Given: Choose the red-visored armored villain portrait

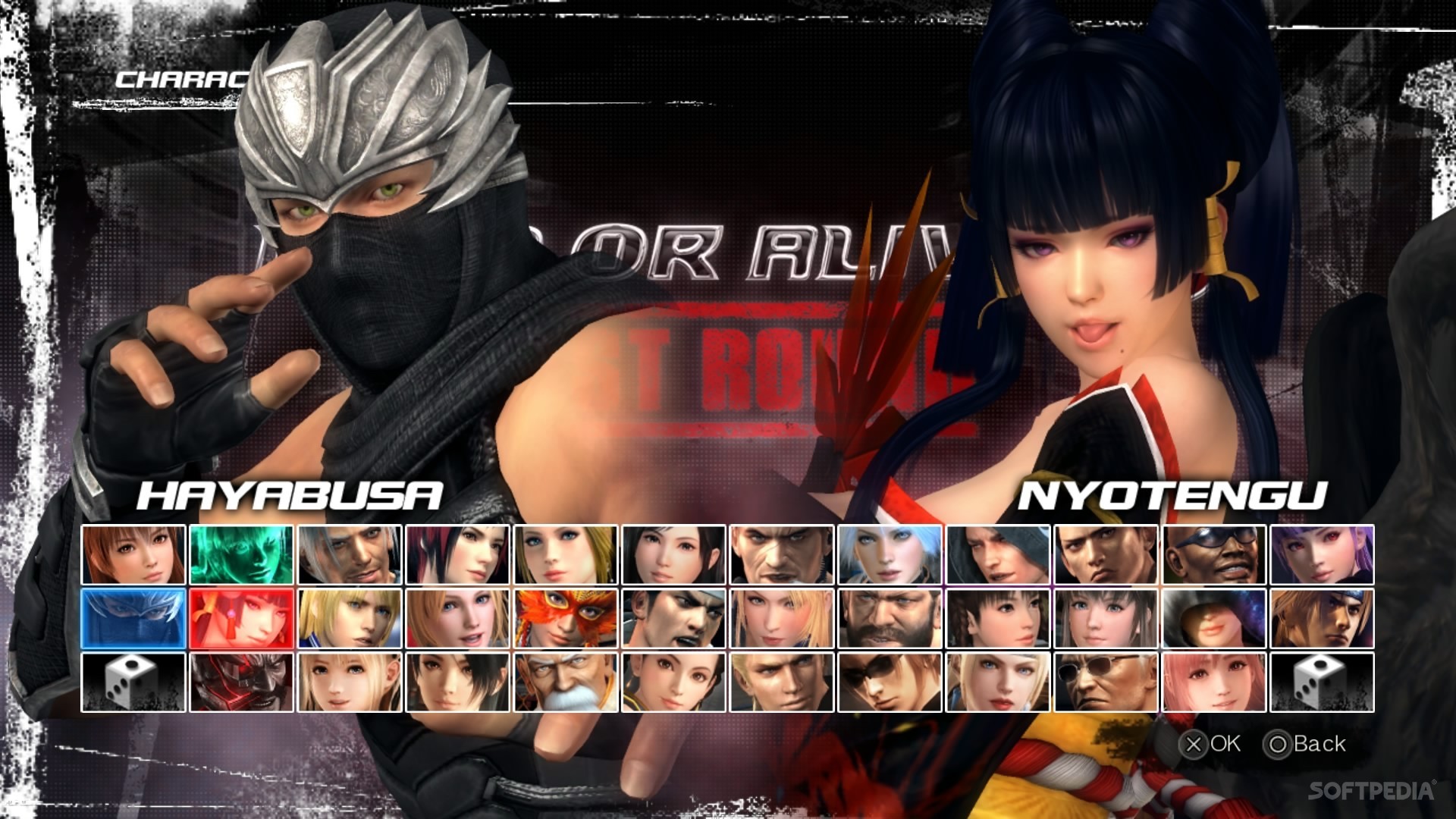Looking at the screenshot, I should point(241,682).
